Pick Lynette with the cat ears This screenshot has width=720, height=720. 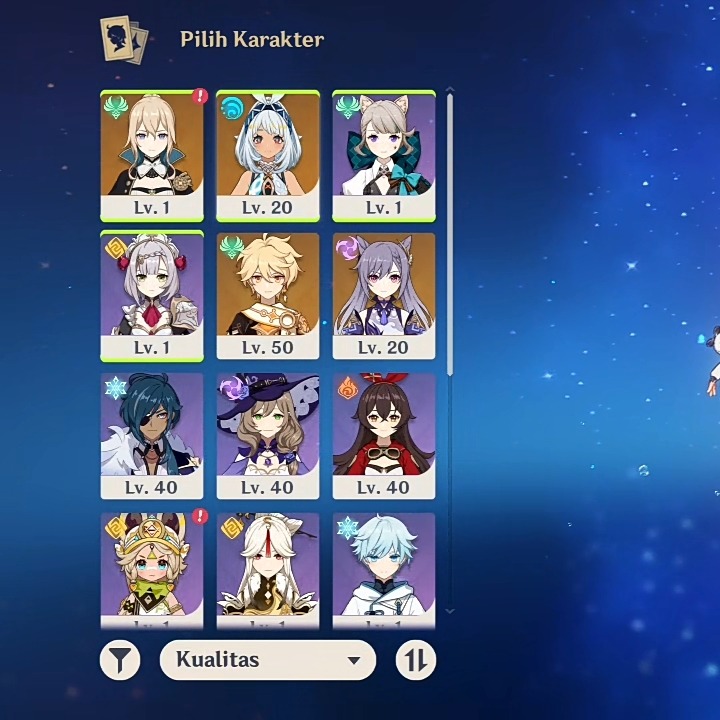pos(384,155)
